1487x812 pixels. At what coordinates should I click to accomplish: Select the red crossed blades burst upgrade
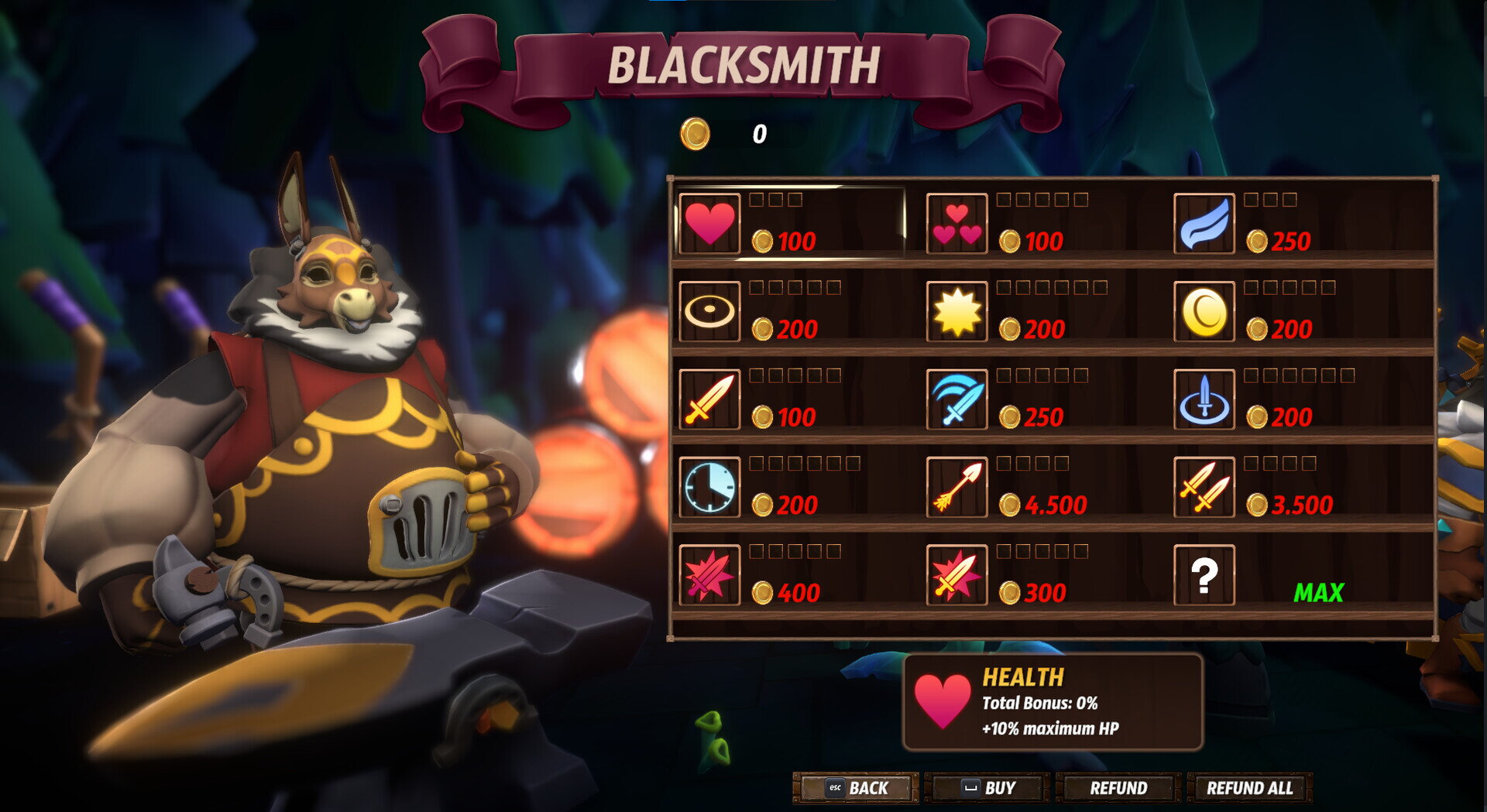pos(709,574)
